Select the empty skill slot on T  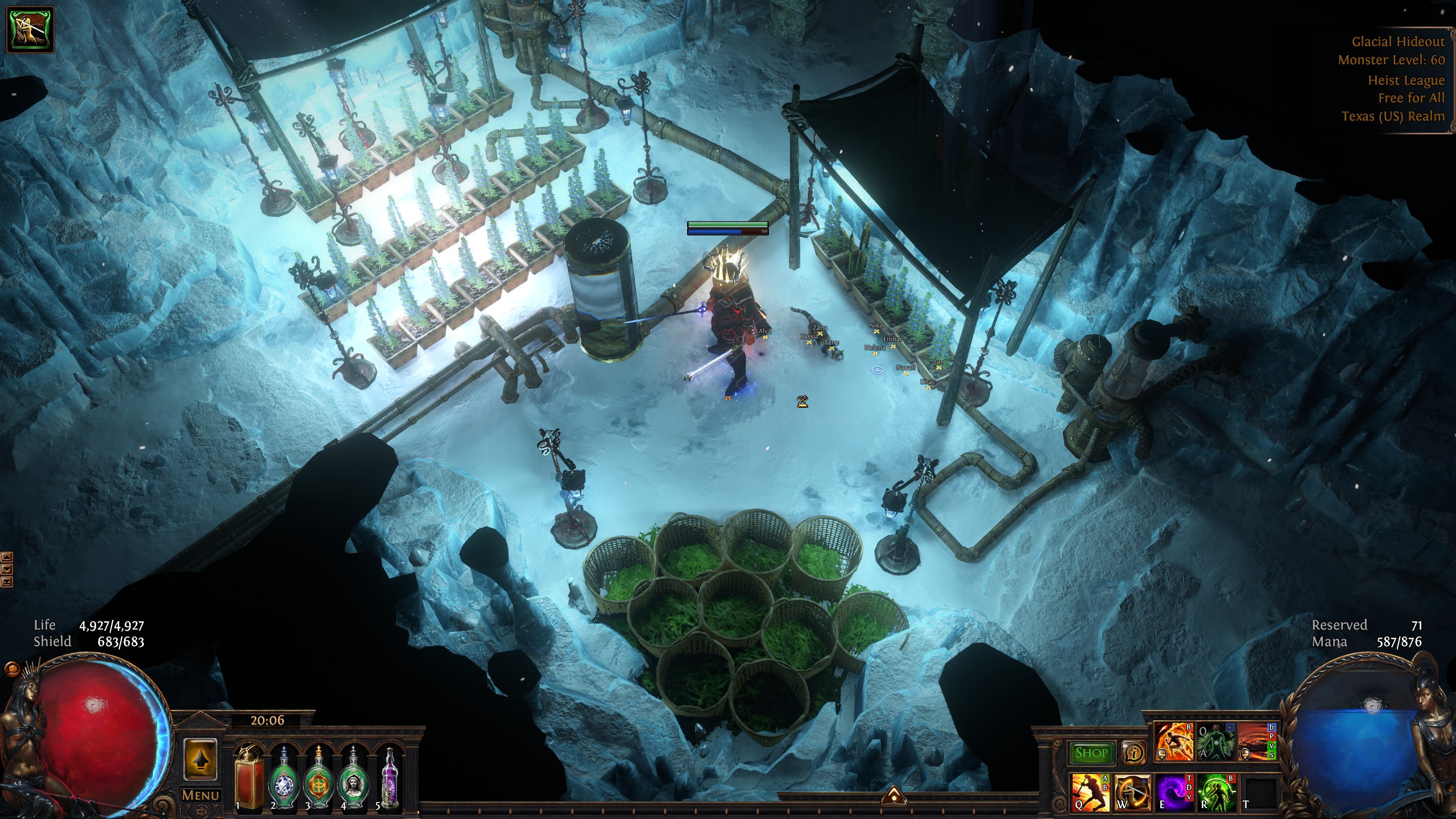[1259, 792]
